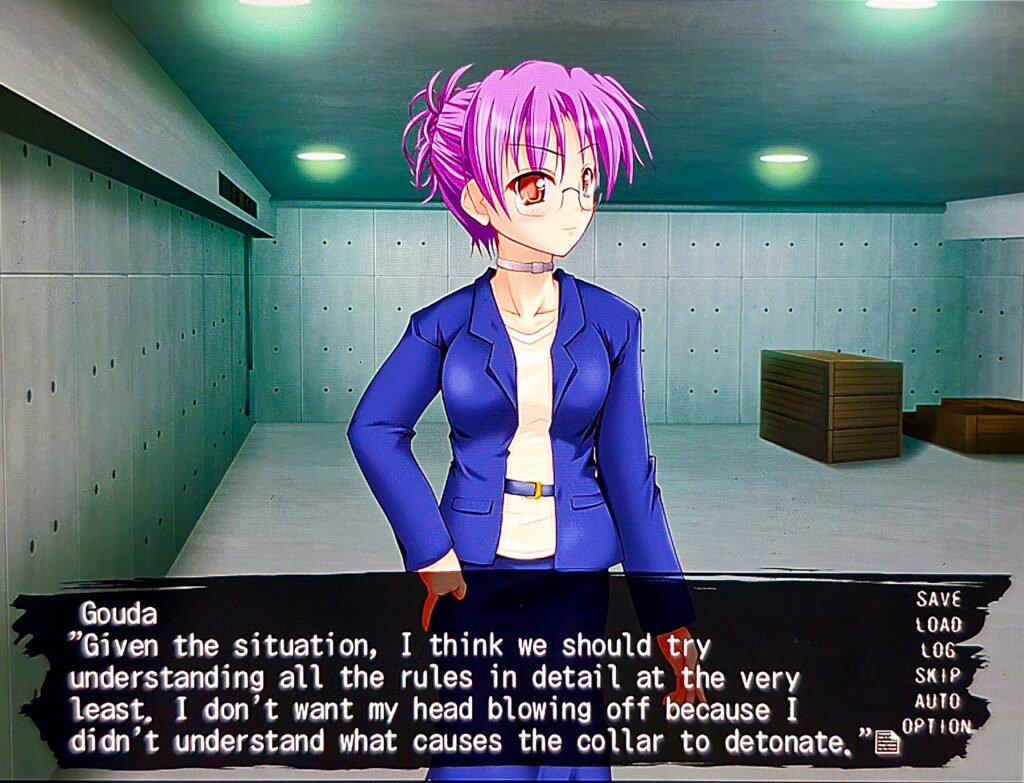The image size is (1024, 783).
Task: Click the page icon to advance dialogue
Action: (x=886, y=742)
